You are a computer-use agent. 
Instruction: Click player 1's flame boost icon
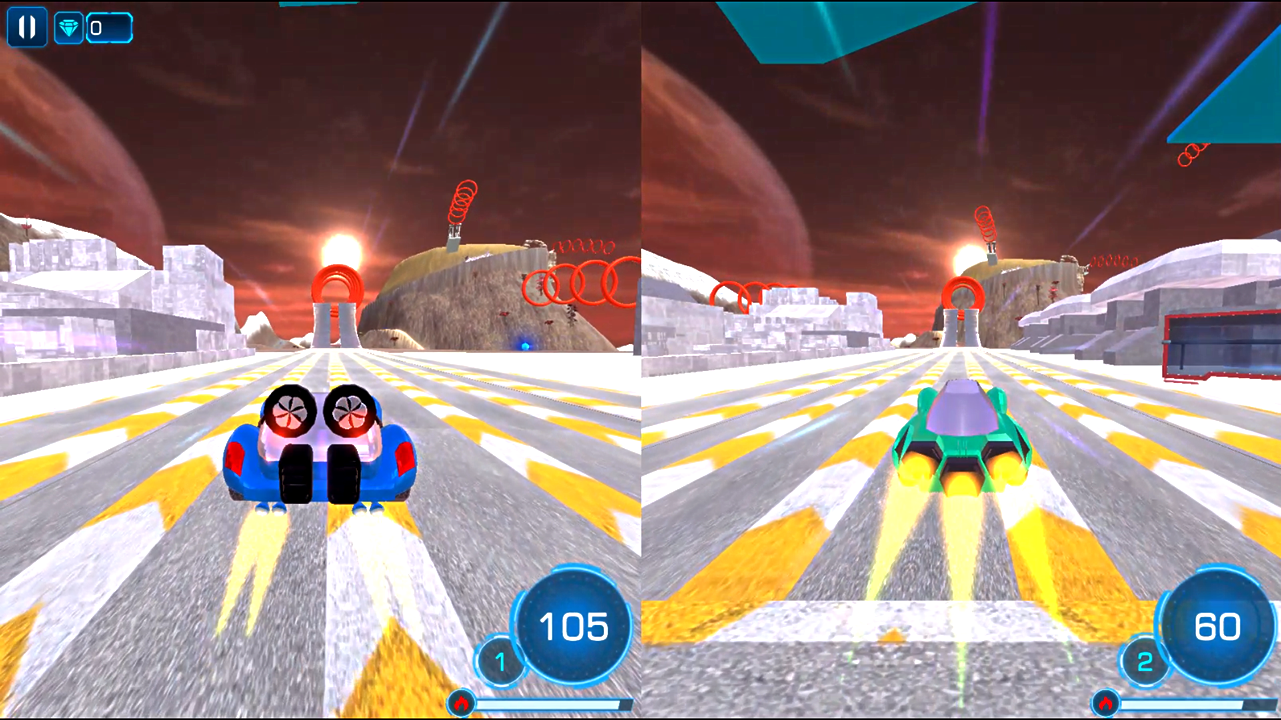tap(460, 704)
